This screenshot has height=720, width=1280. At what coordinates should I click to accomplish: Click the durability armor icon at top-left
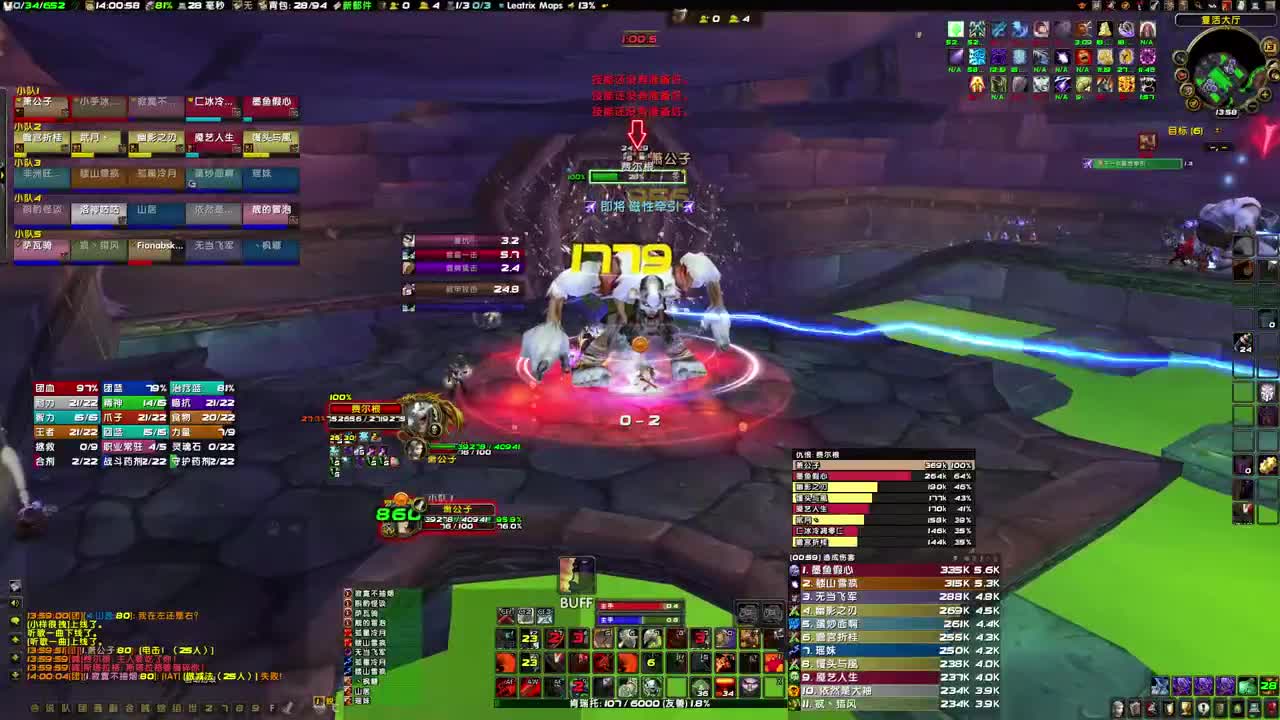point(8,5)
